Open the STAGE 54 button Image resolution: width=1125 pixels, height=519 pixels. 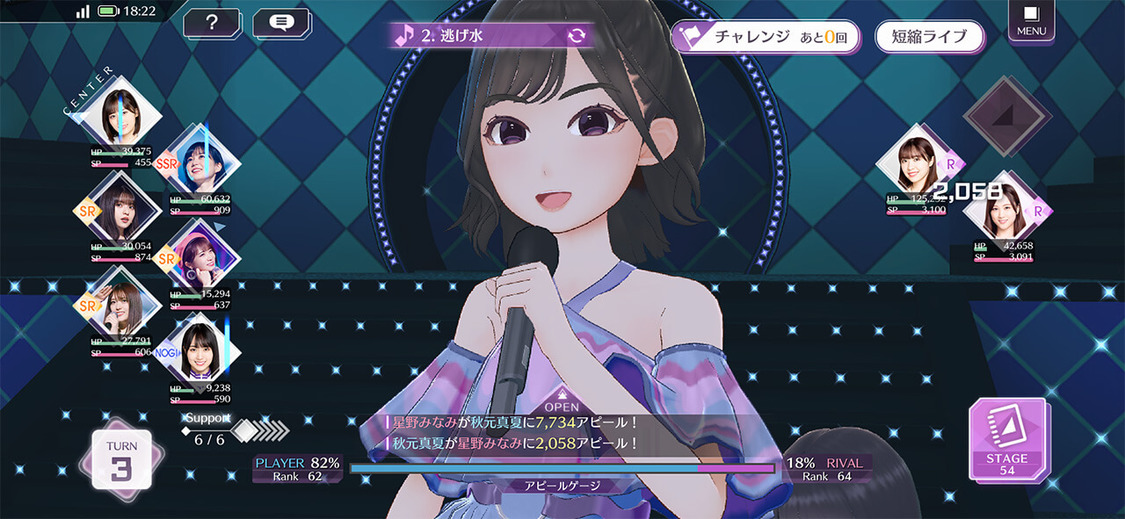pyautogui.click(x=1007, y=440)
